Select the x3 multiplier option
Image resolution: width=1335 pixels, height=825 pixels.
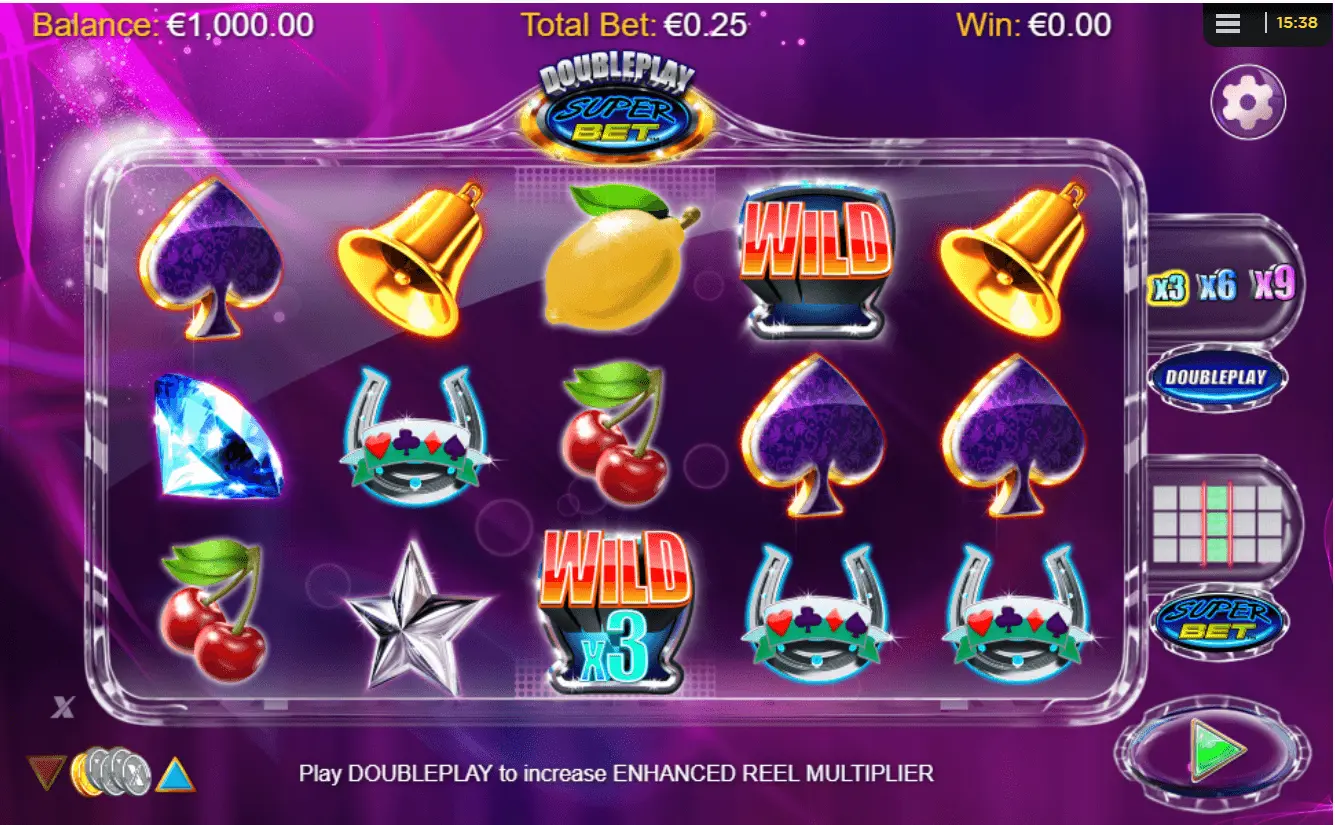(1169, 288)
